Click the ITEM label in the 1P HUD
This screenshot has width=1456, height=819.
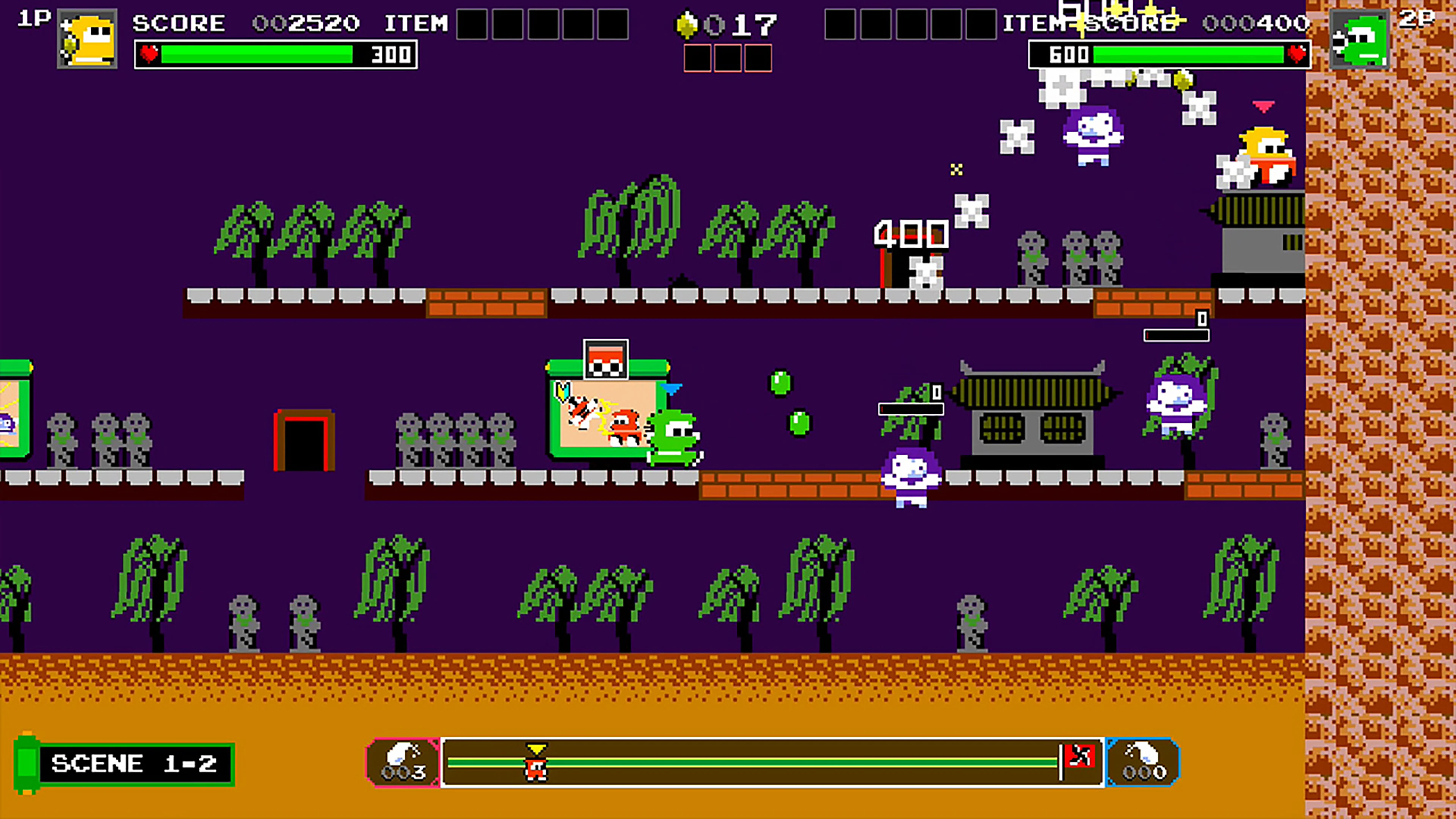click(x=416, y=24)
